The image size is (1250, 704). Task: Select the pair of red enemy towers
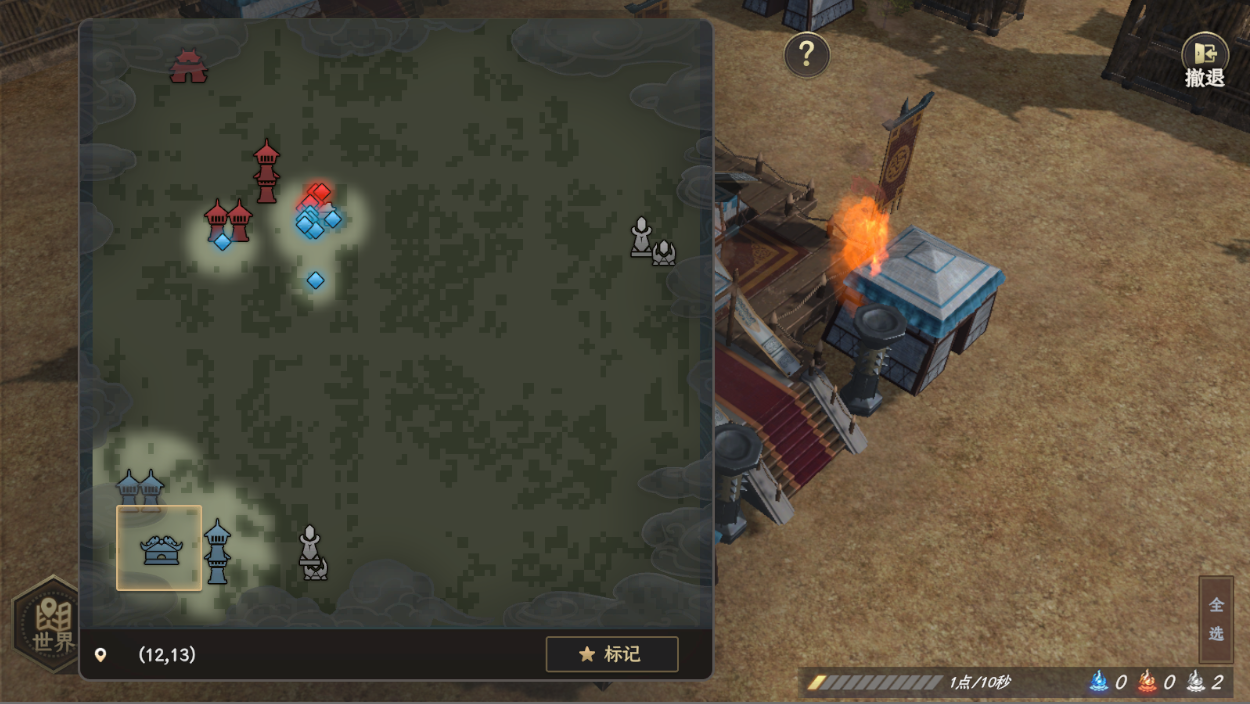pyautogui.click(x=228, y=219)
